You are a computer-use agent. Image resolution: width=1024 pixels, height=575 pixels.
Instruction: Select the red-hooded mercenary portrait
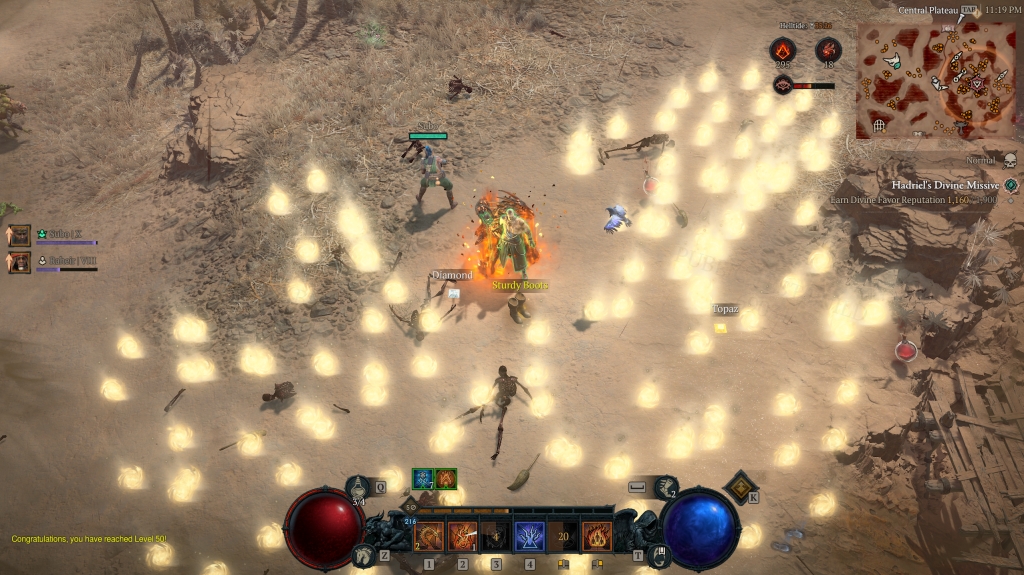(20, 262)
